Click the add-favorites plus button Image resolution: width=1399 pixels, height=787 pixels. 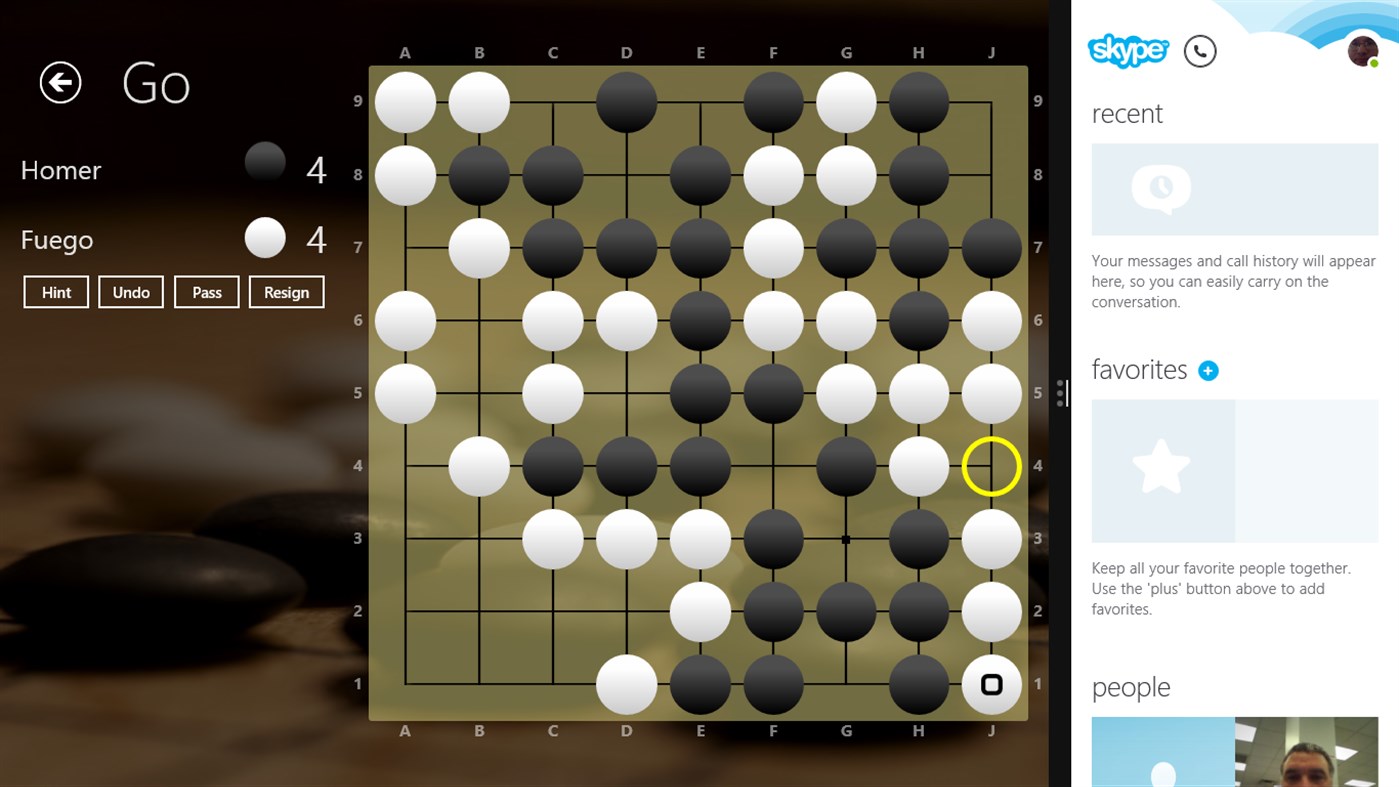(x=1208, y=370)
